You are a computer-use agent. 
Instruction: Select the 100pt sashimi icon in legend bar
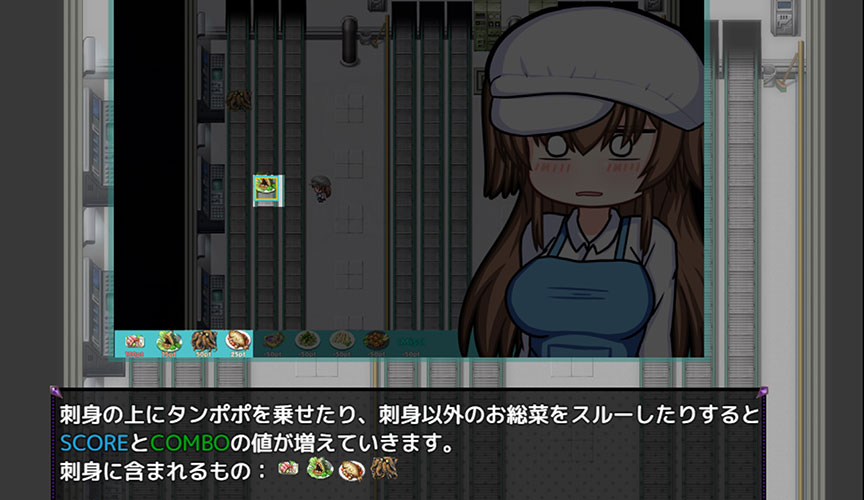[135, 342]
